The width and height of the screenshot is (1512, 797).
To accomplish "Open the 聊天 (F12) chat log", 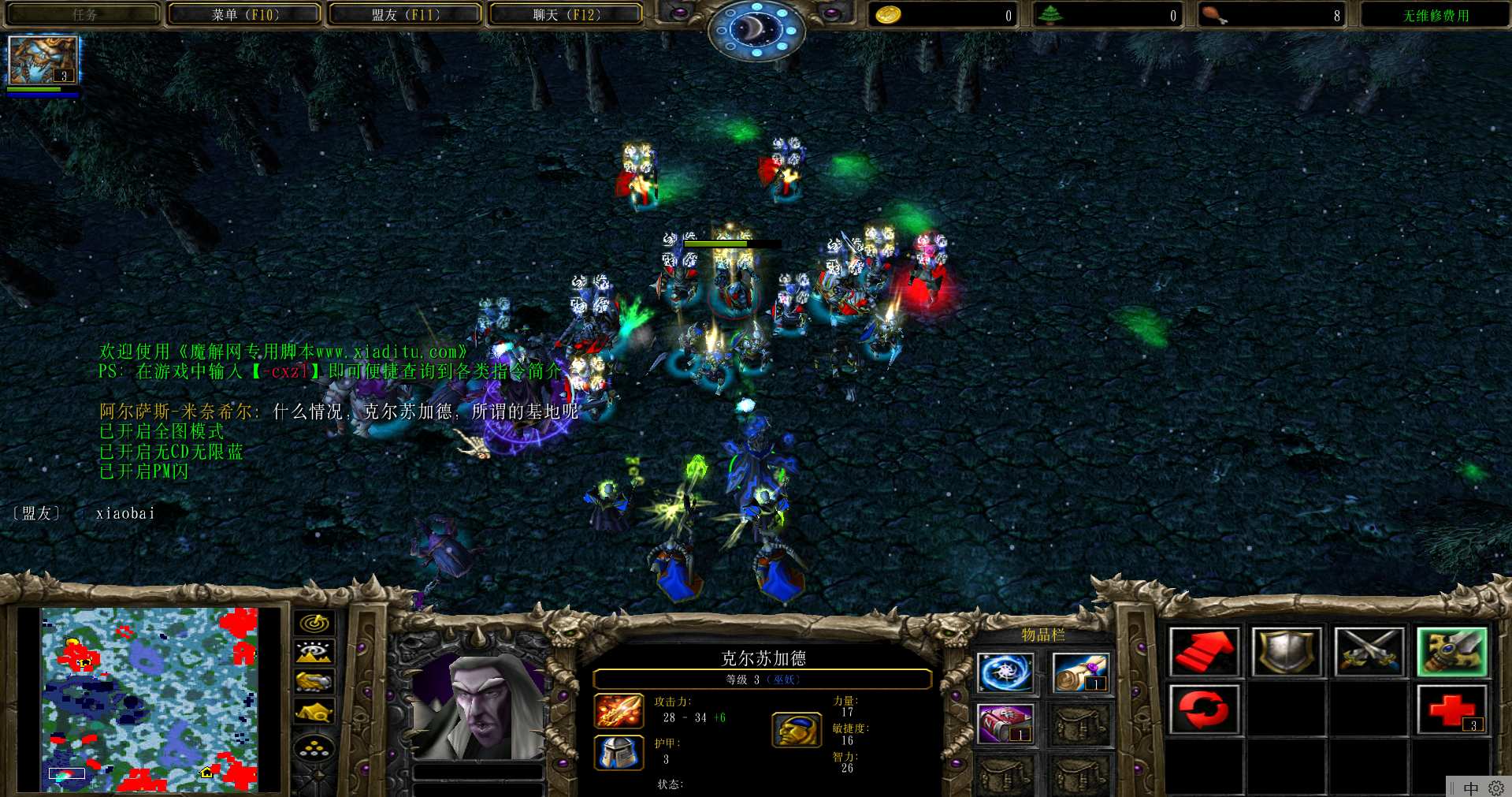I will 566,15.
